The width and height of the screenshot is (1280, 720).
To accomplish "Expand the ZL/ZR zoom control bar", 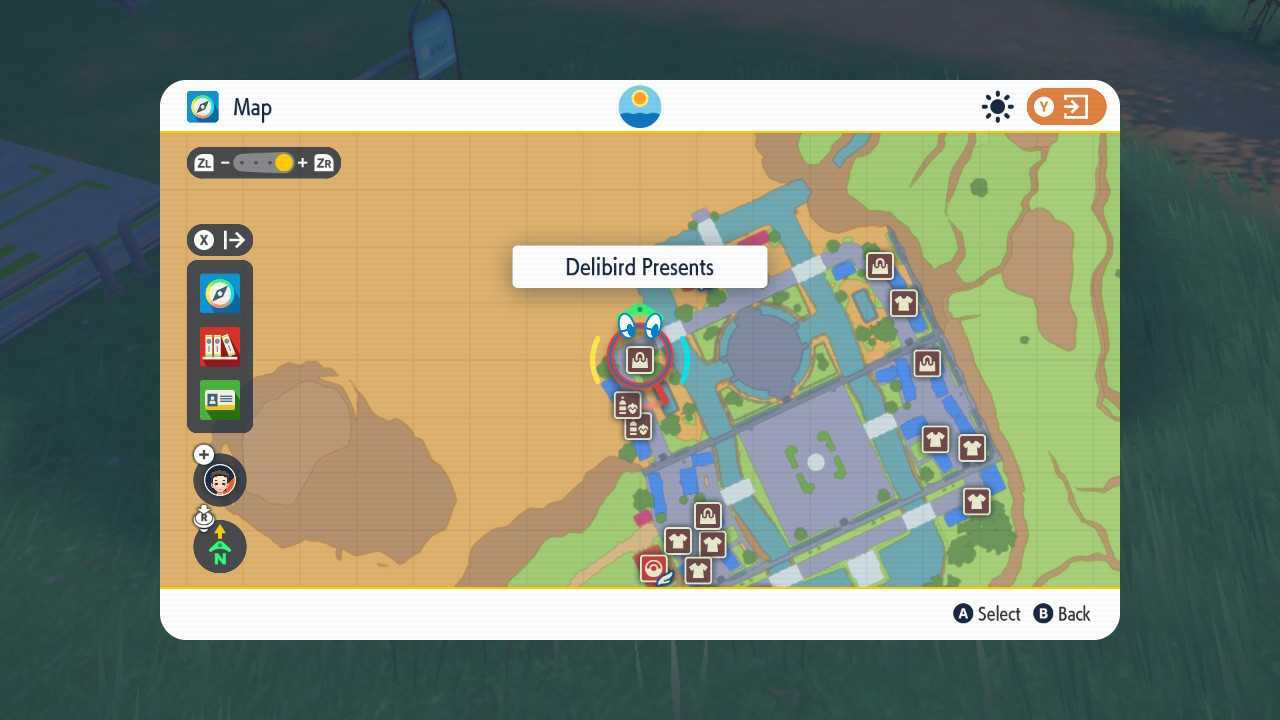I will [x=263, y=162].
